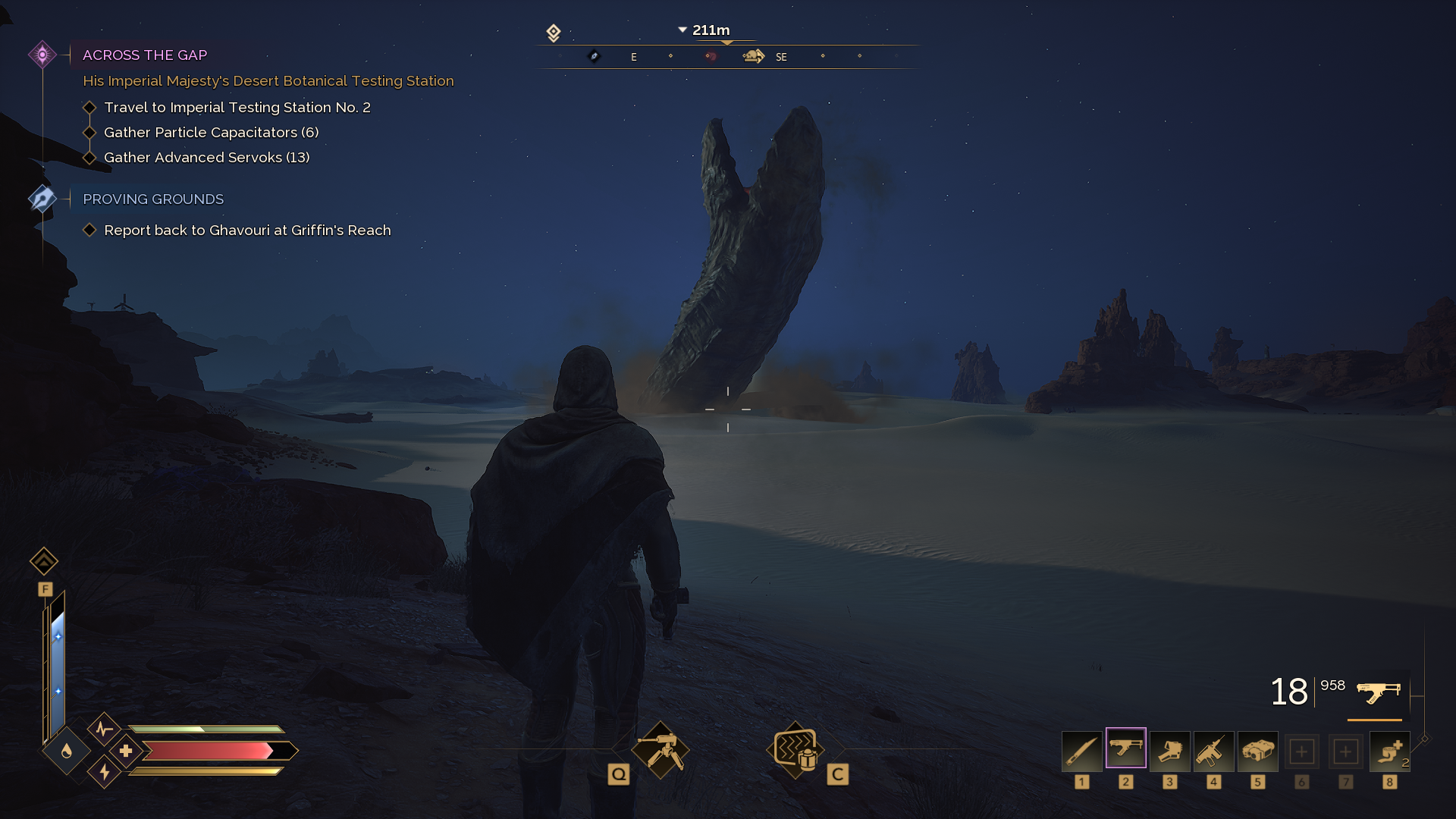1456x819 pixels.
Task: Select the knife in hotbar slot 1
Action: 1081,751
